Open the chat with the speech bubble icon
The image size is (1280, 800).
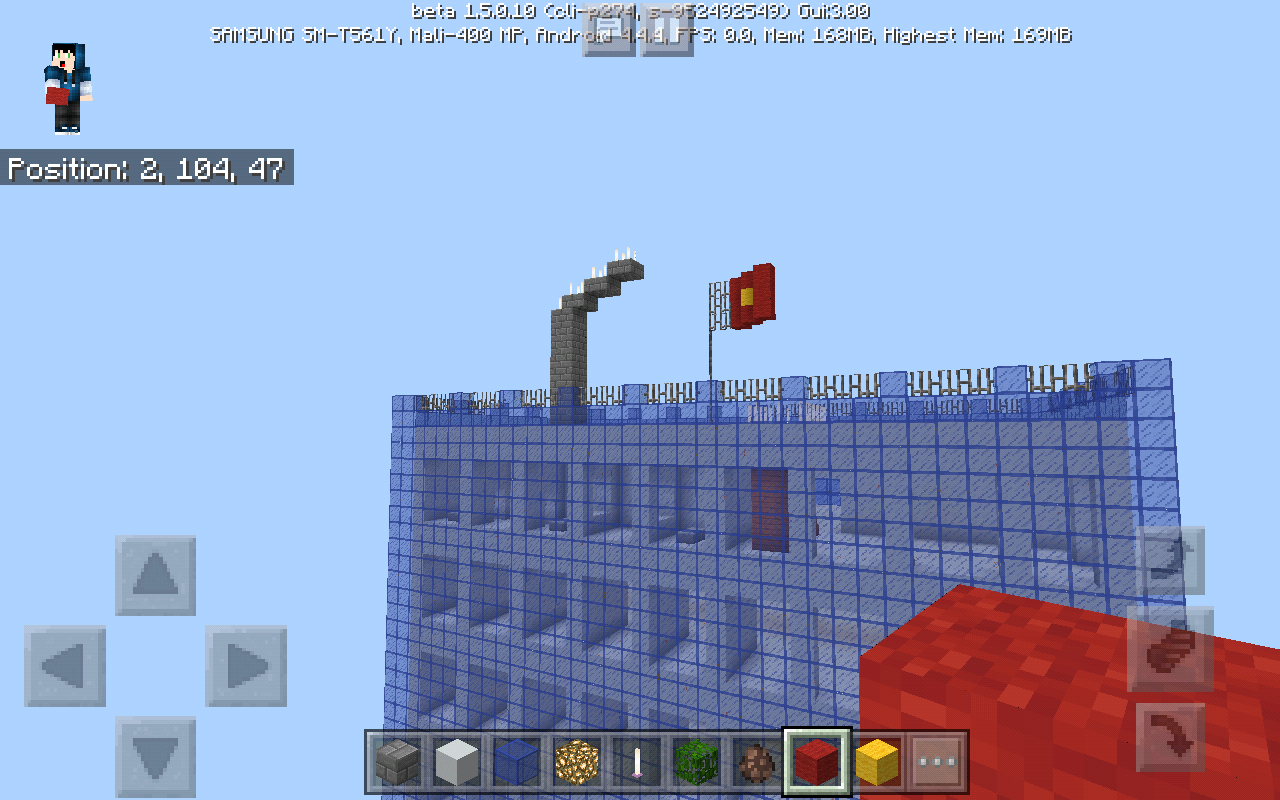pos(611,32)
